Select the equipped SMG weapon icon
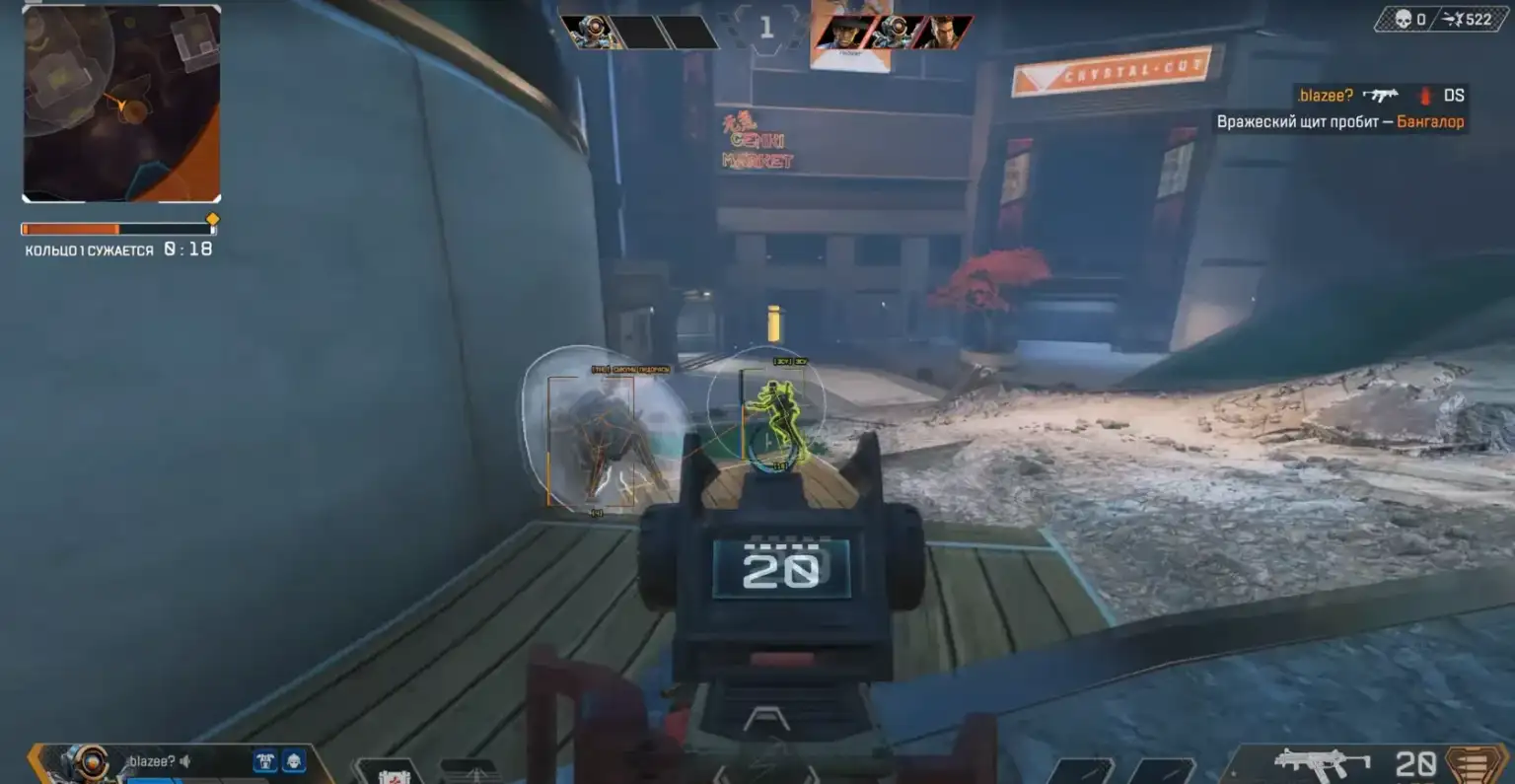The image size is (1515, 784). click(1322, 763)
